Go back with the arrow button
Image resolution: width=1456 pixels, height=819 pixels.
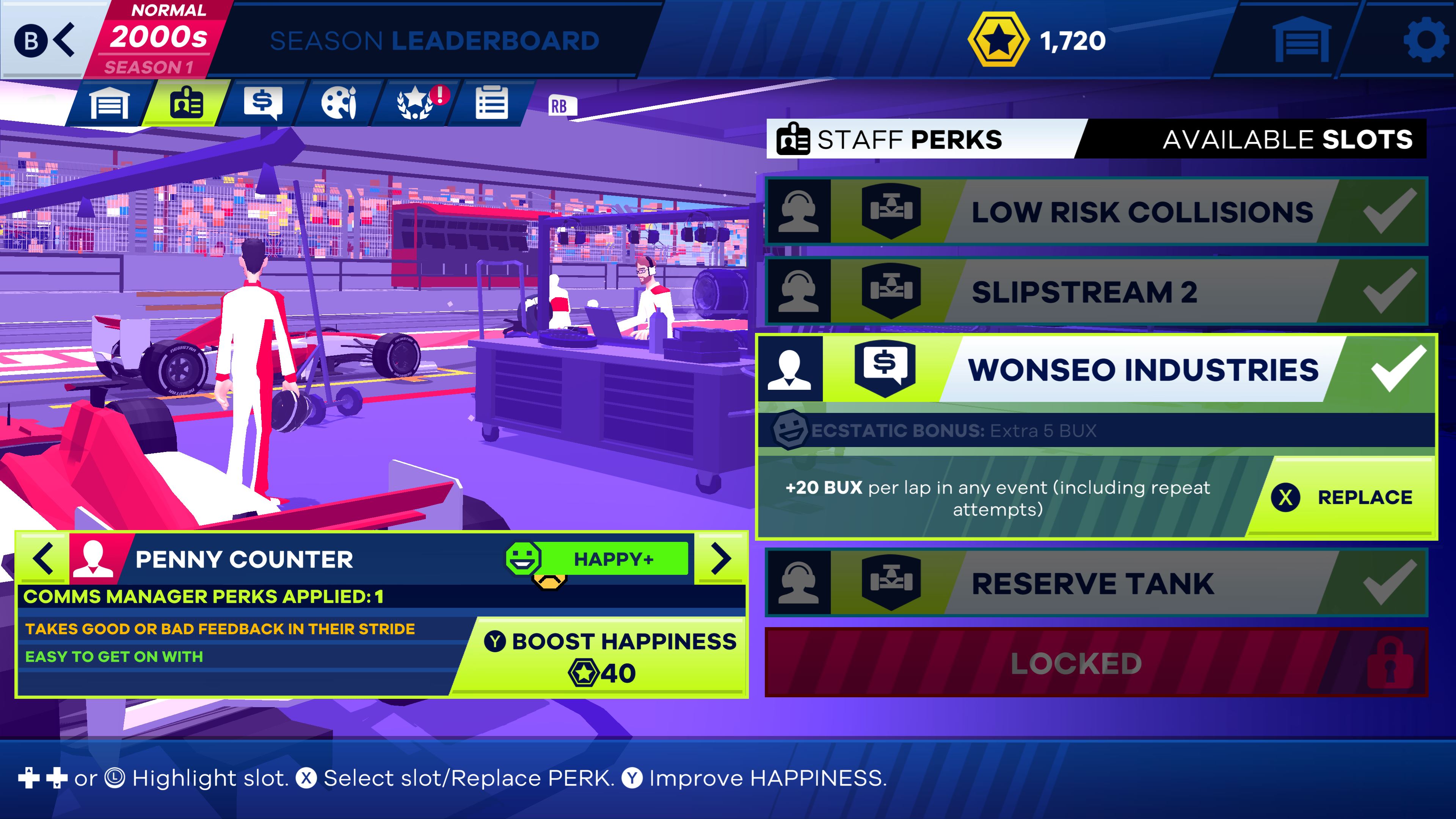pos(45,39)
